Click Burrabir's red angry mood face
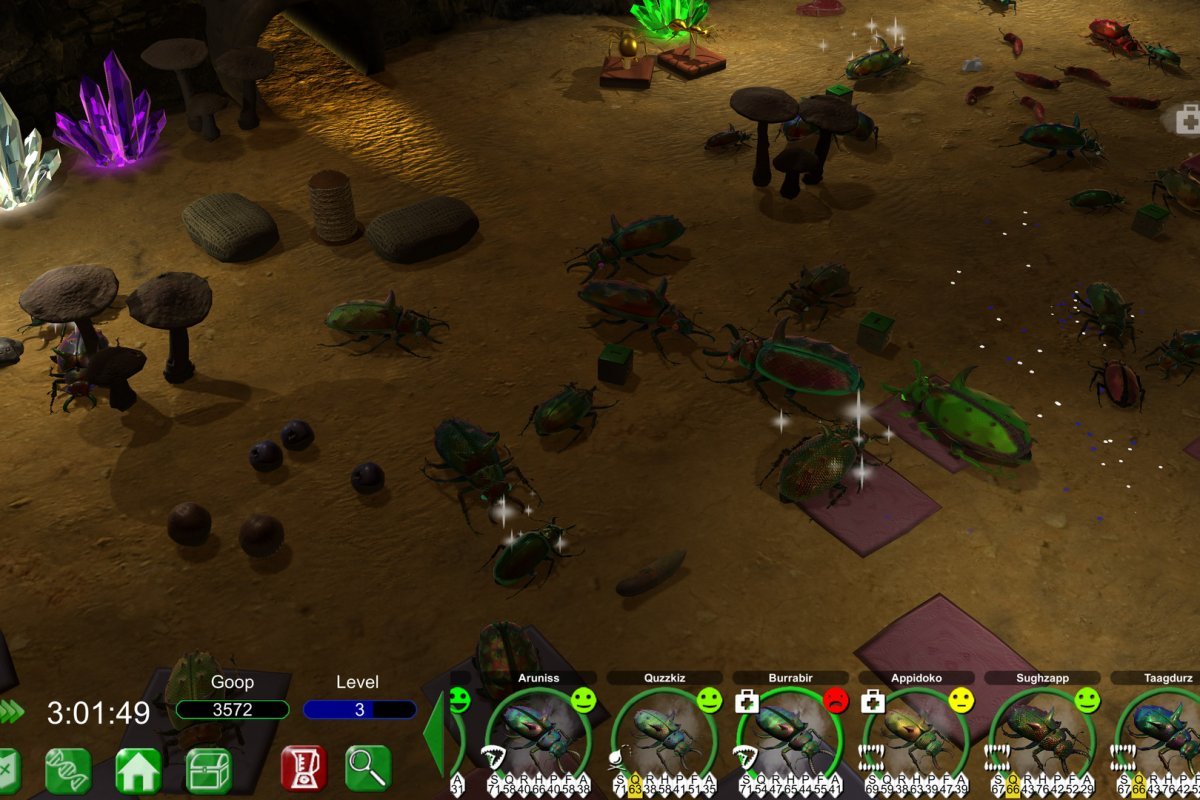This screenshot has height=800, width=1200. coord(835,700)
